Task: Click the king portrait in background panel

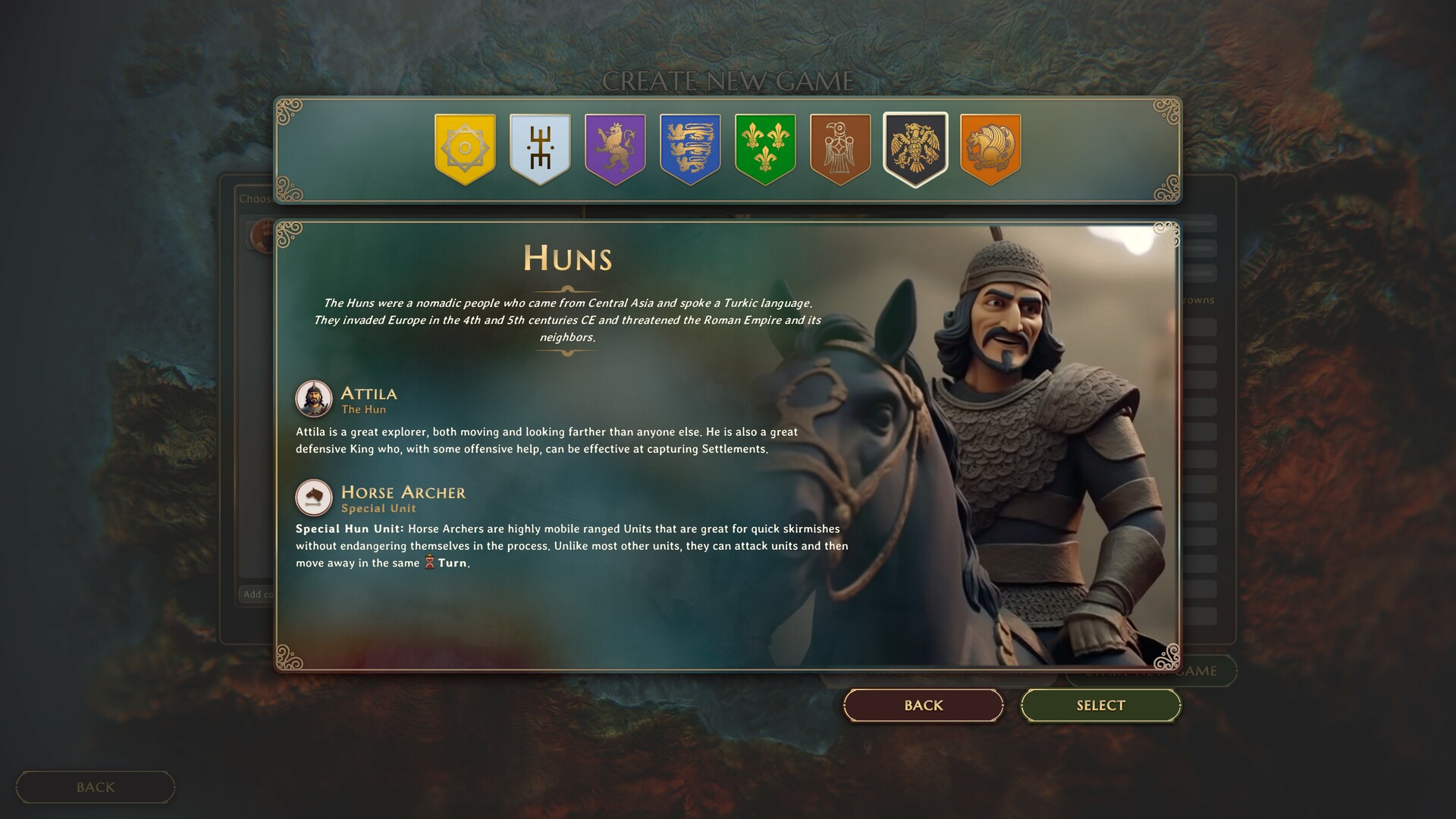Action: pos(263,233)
